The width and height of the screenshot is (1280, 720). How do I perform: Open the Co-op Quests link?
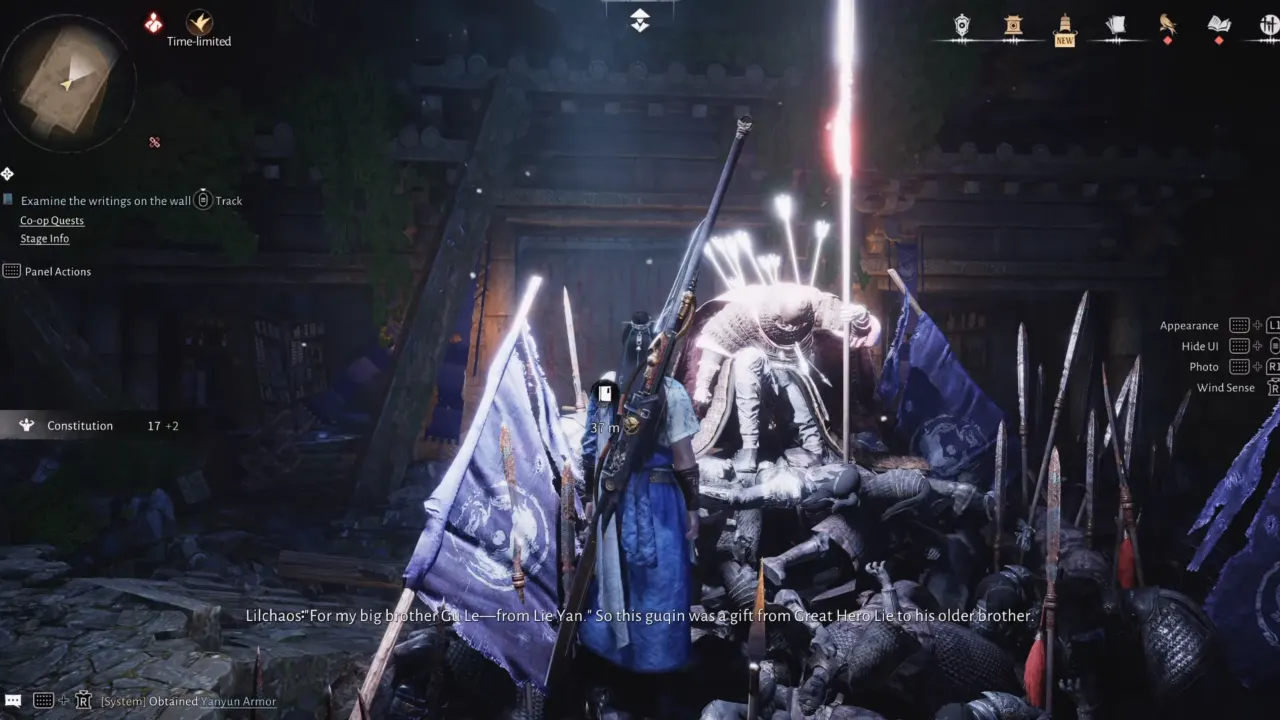pyautogui.click(x=52, y=220)
